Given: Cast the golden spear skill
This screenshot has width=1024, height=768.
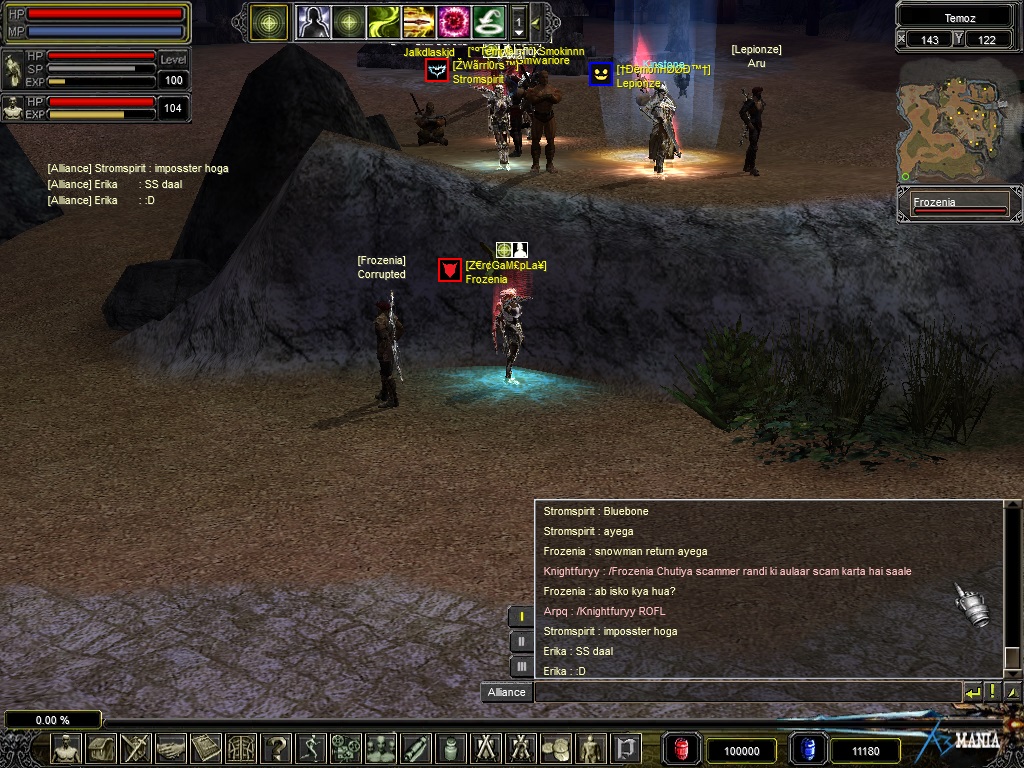Looking at the screenshot, I should [x=417, y=21].
